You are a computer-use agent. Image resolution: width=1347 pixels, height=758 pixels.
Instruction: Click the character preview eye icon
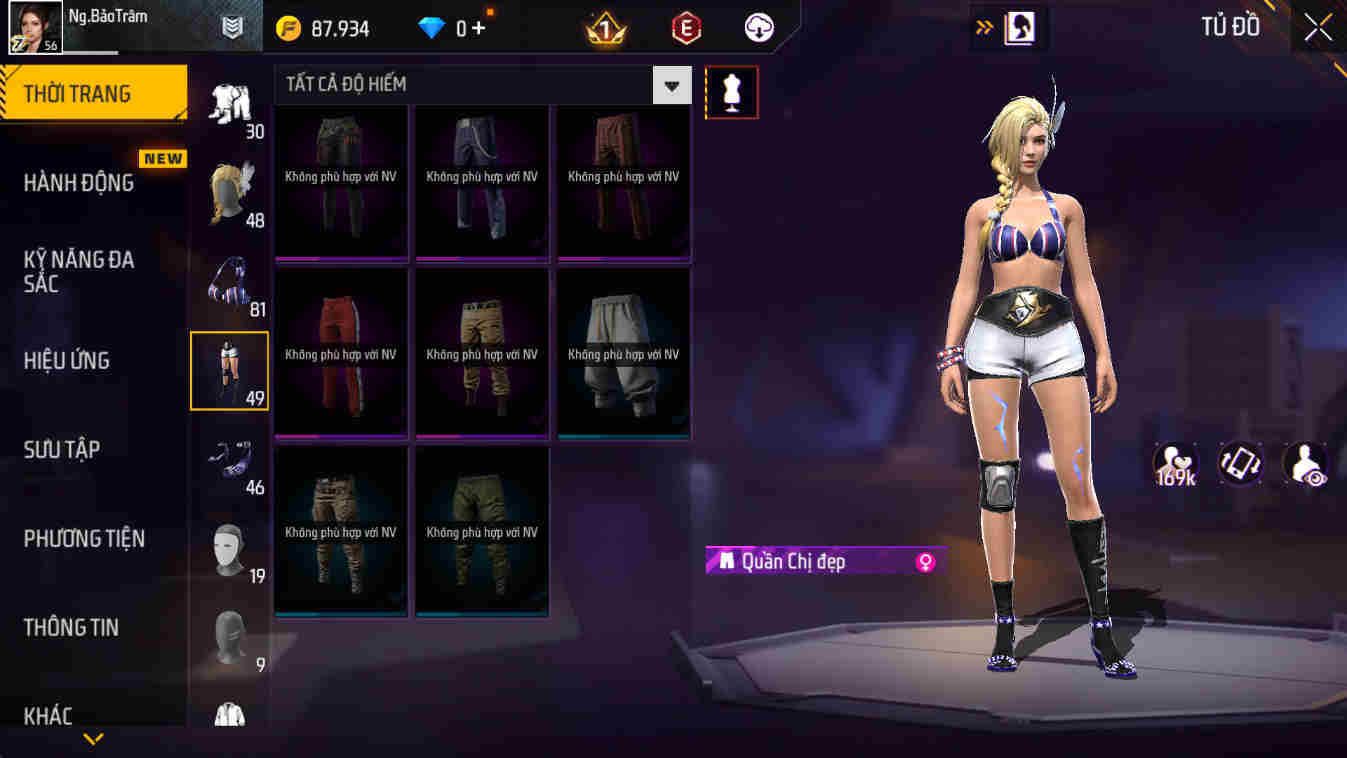[1305, 464]
